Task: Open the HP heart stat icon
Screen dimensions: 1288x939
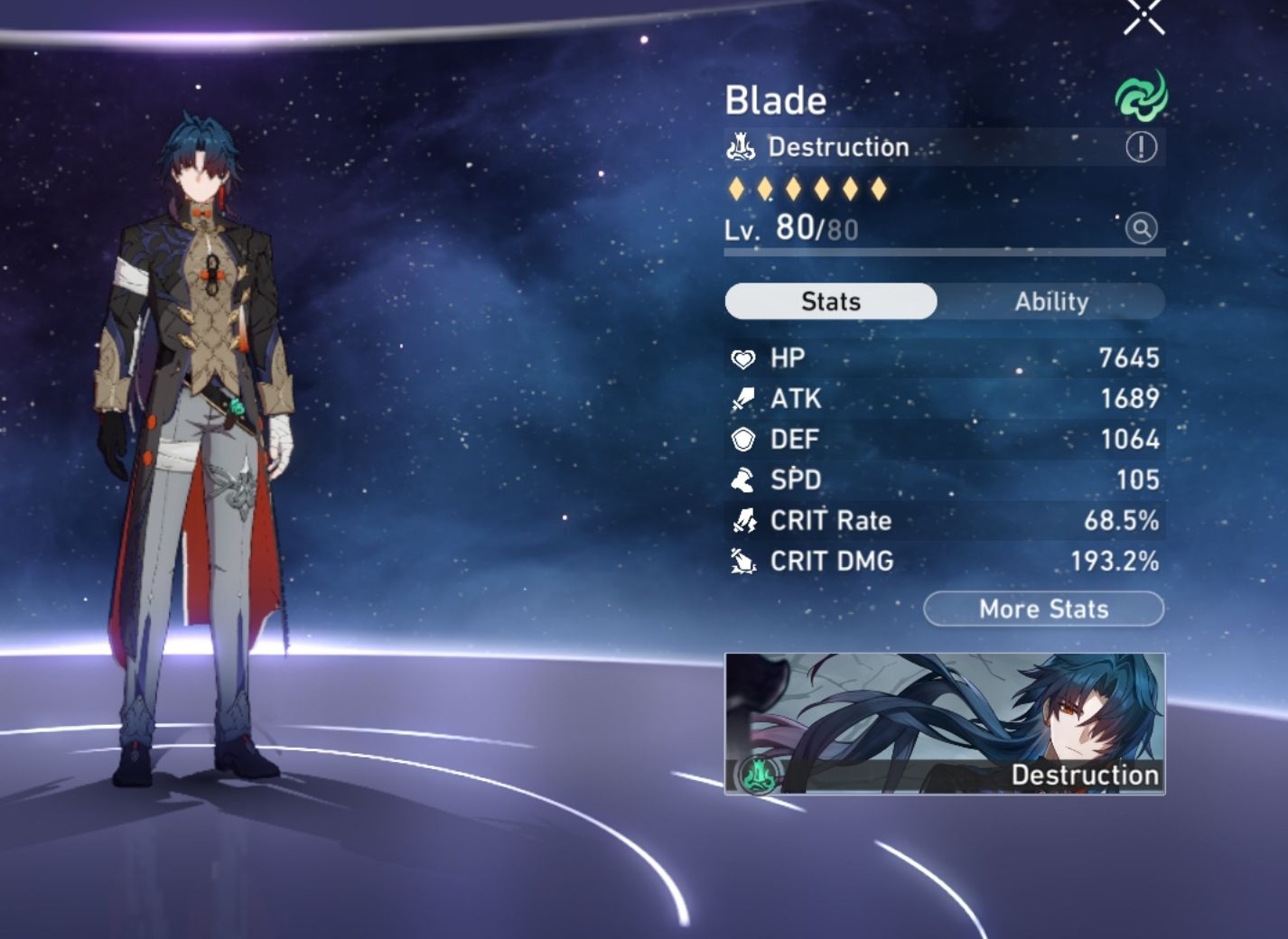Action: 743,358
